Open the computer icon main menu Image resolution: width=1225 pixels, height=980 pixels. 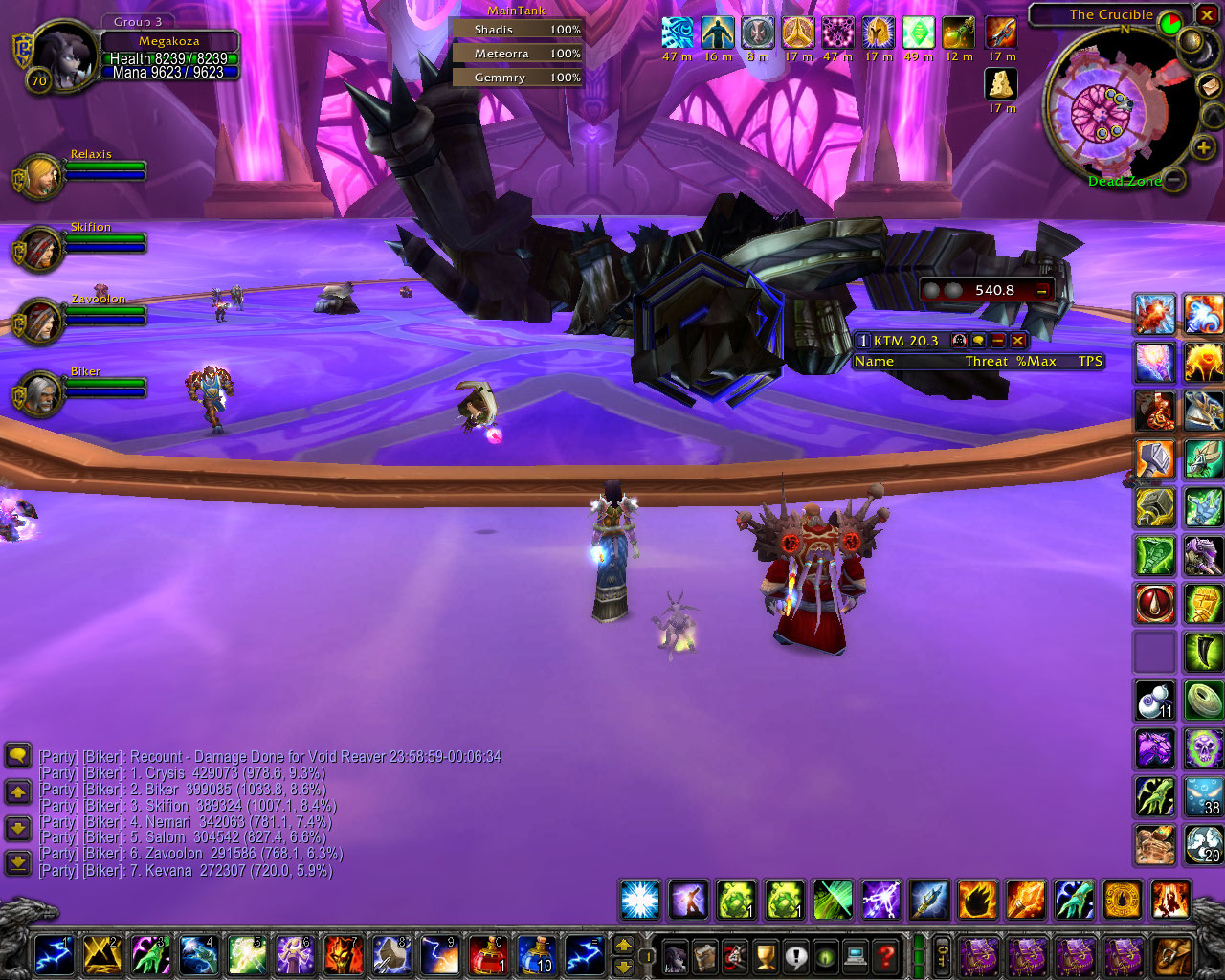coord(856,954)
